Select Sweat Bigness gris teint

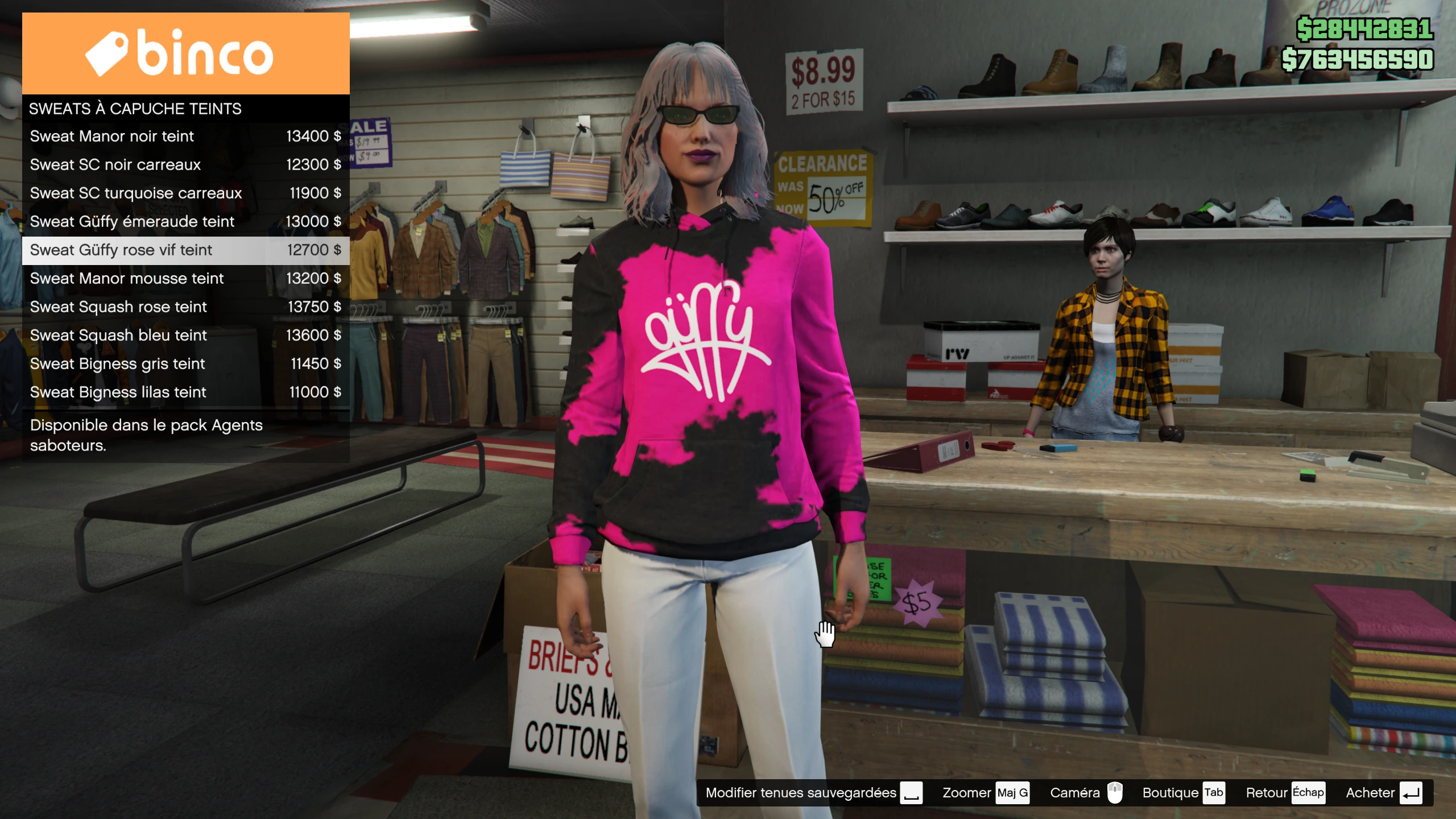coord(185,364)
